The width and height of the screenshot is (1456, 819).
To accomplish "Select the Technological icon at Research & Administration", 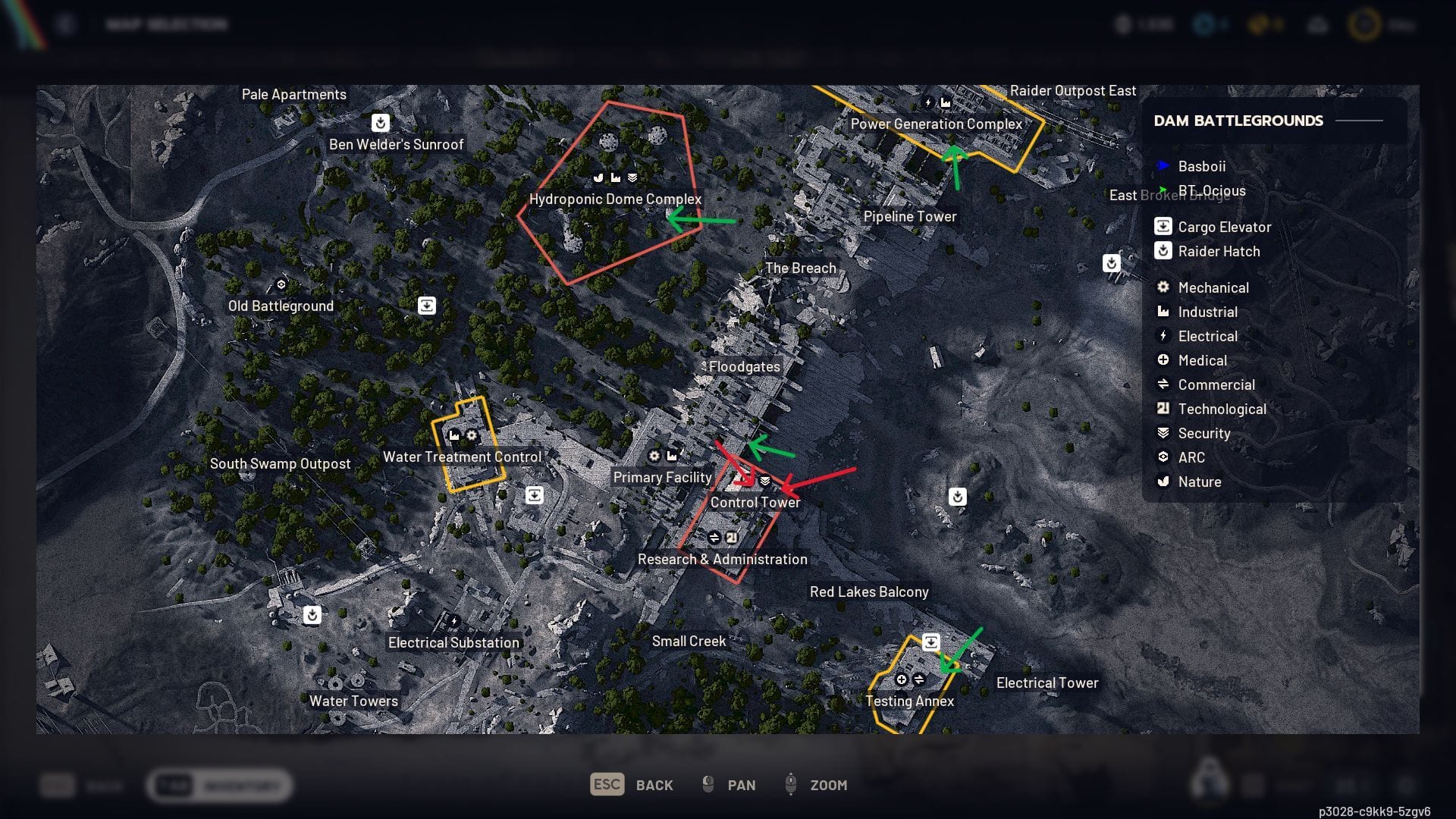I will click(x=731, y=536).
